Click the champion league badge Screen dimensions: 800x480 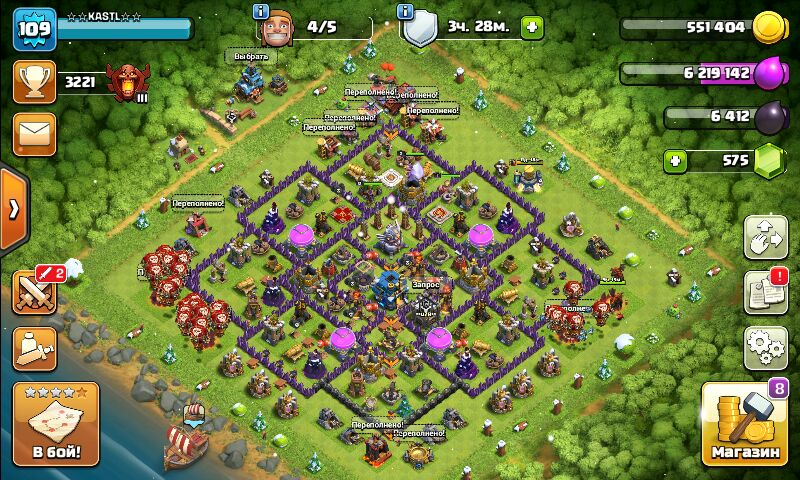point(129,80)
